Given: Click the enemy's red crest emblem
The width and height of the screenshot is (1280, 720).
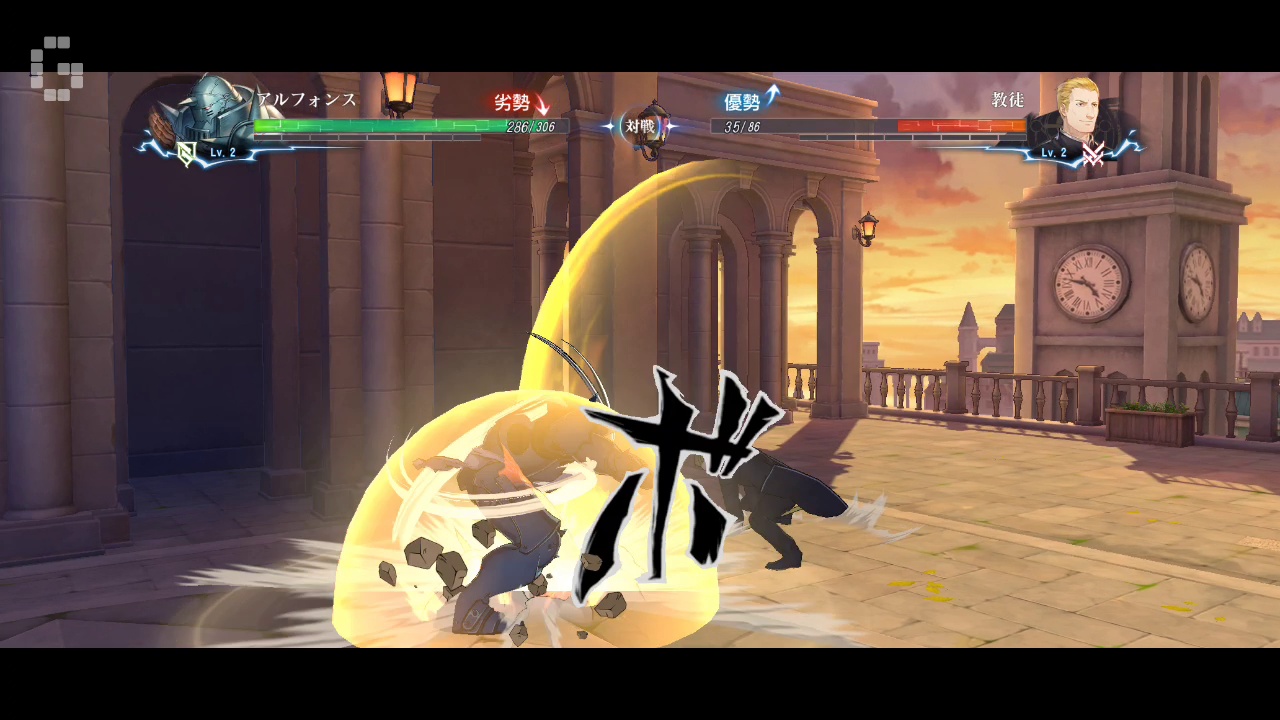Looking at the screenshot, I should point(1093,155).
